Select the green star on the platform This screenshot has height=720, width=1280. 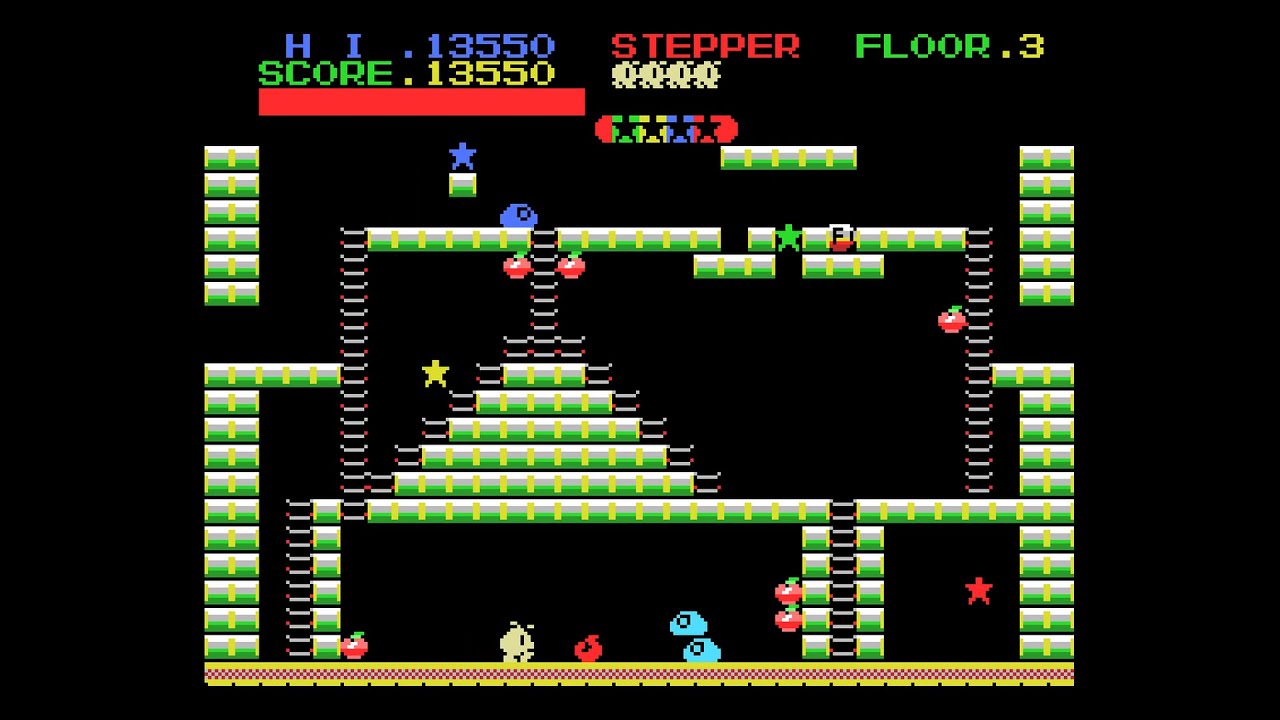click(790, 237)
